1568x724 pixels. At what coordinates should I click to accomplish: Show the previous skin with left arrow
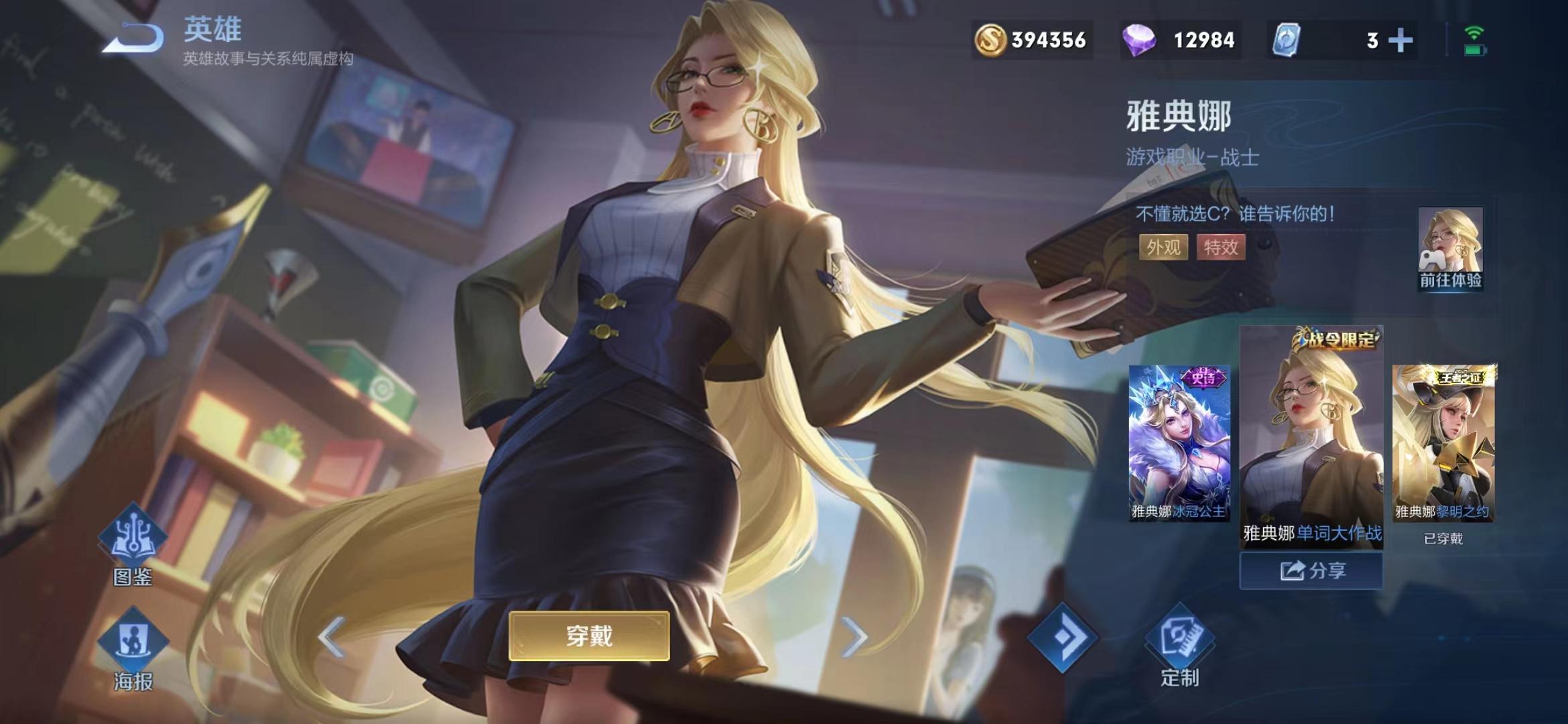point(332,636)
